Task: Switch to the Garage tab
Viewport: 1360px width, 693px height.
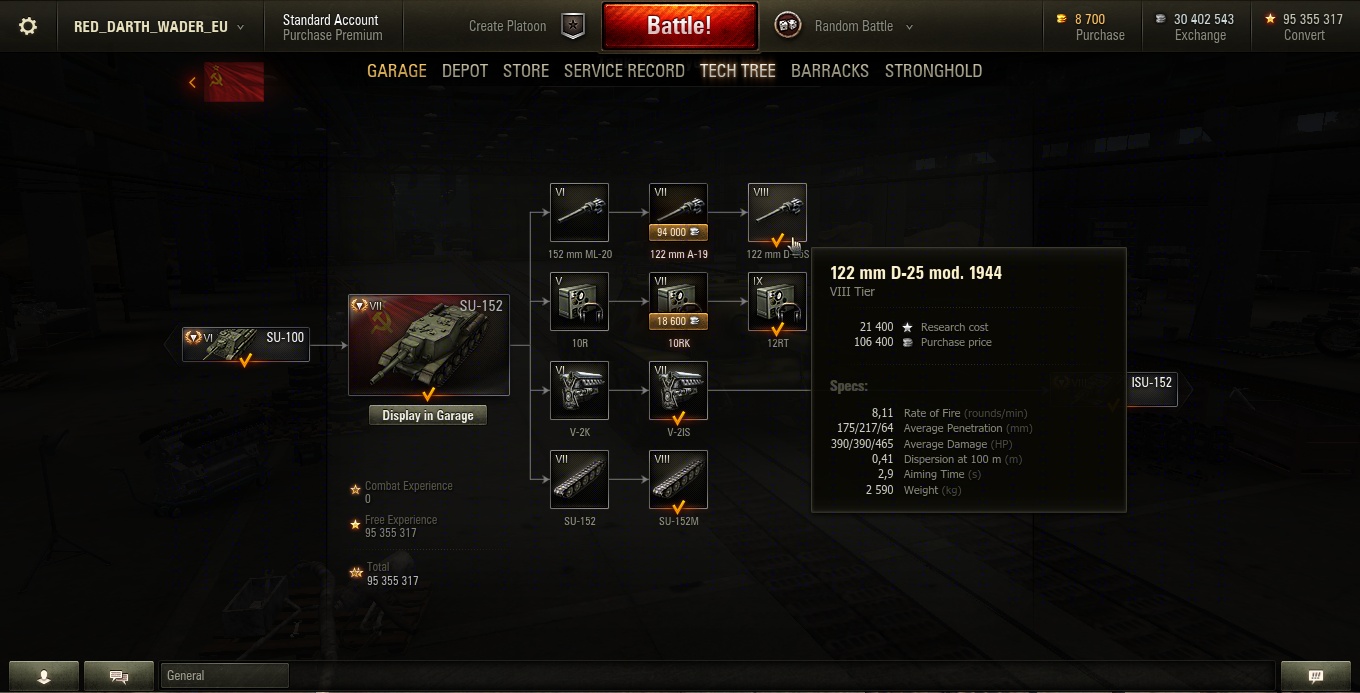Action: tap(397, 71)
